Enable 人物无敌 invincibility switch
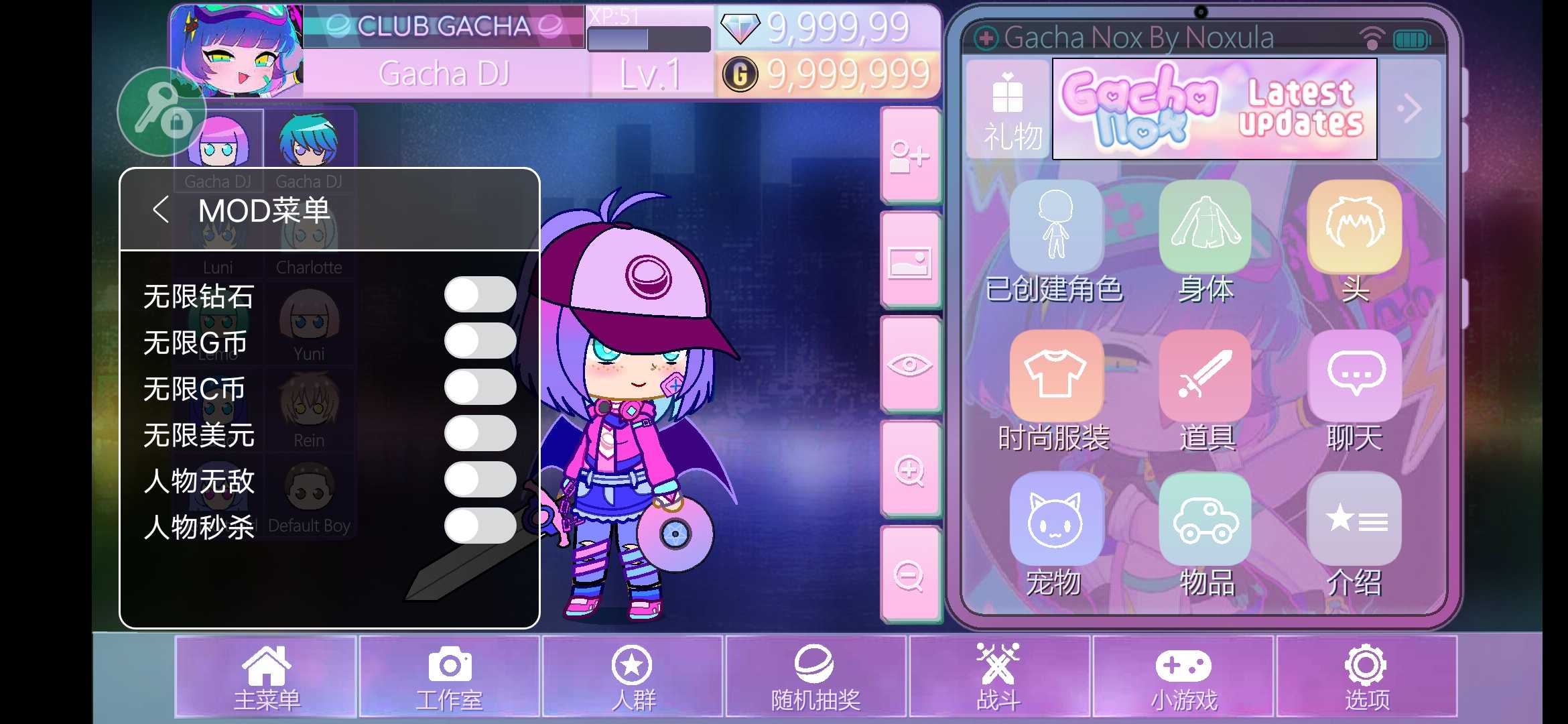This screenshot has height=724, width=1568. pos(480,480)
